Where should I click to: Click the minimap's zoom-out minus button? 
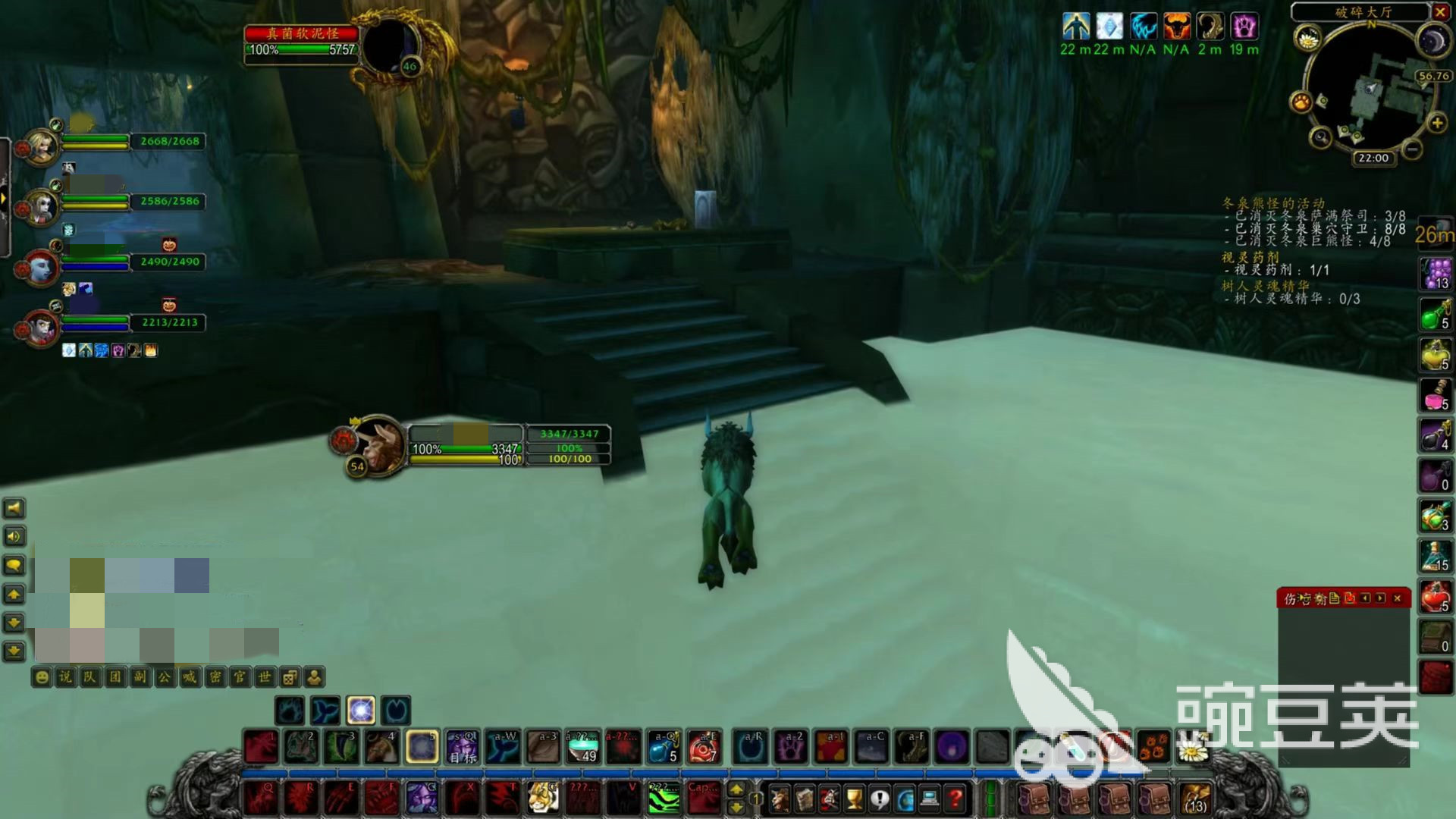coord(1412,149)
